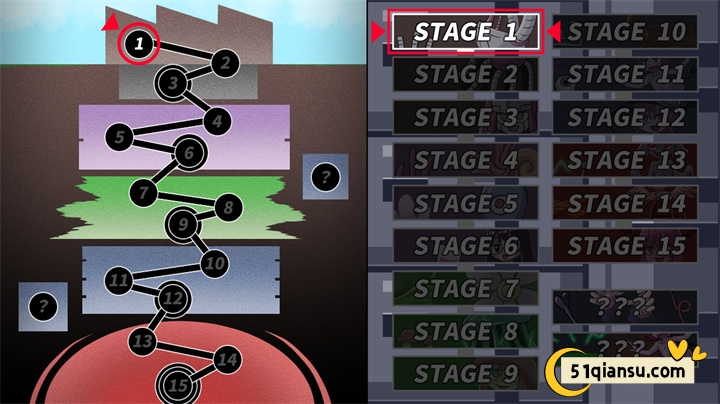This screenshot has height=404, width=720.
Task: Pick STAGE 9 from the list
Action: pos(466,374)
